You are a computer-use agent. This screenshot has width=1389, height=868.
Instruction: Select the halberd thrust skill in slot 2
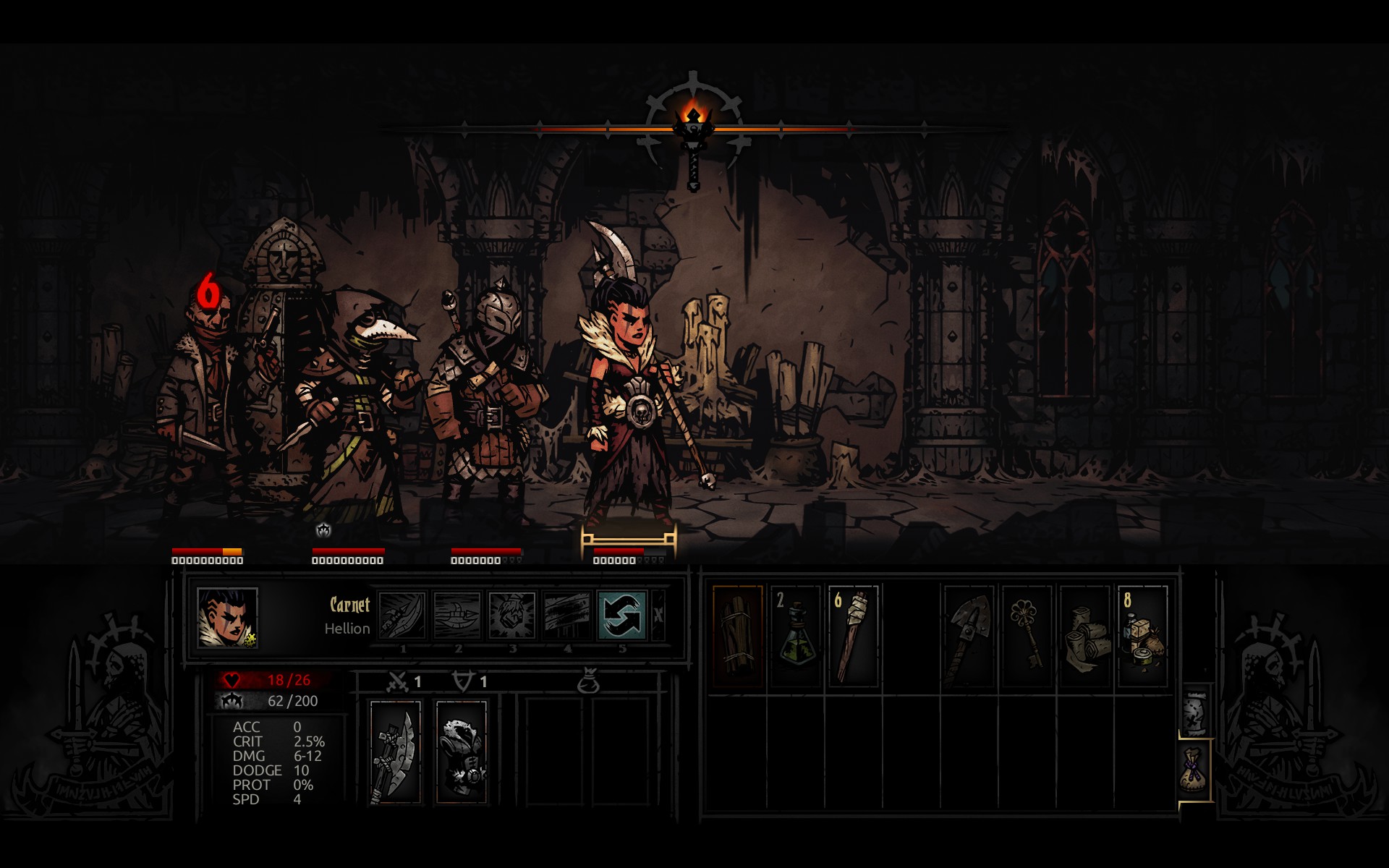457,616
